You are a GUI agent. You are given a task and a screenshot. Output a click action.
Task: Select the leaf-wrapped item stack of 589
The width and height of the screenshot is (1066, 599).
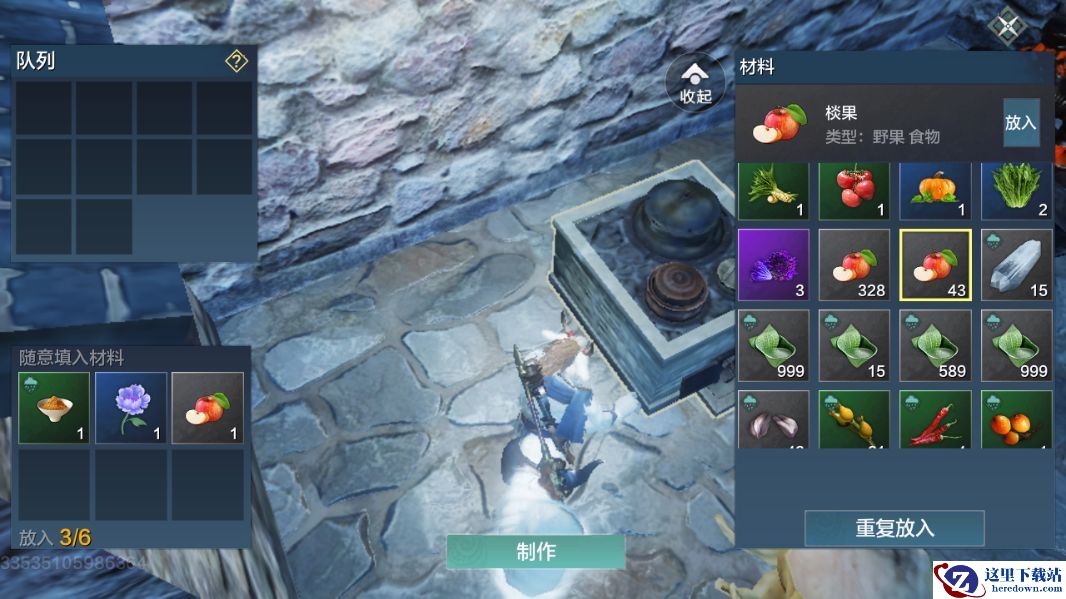(935, 345)
